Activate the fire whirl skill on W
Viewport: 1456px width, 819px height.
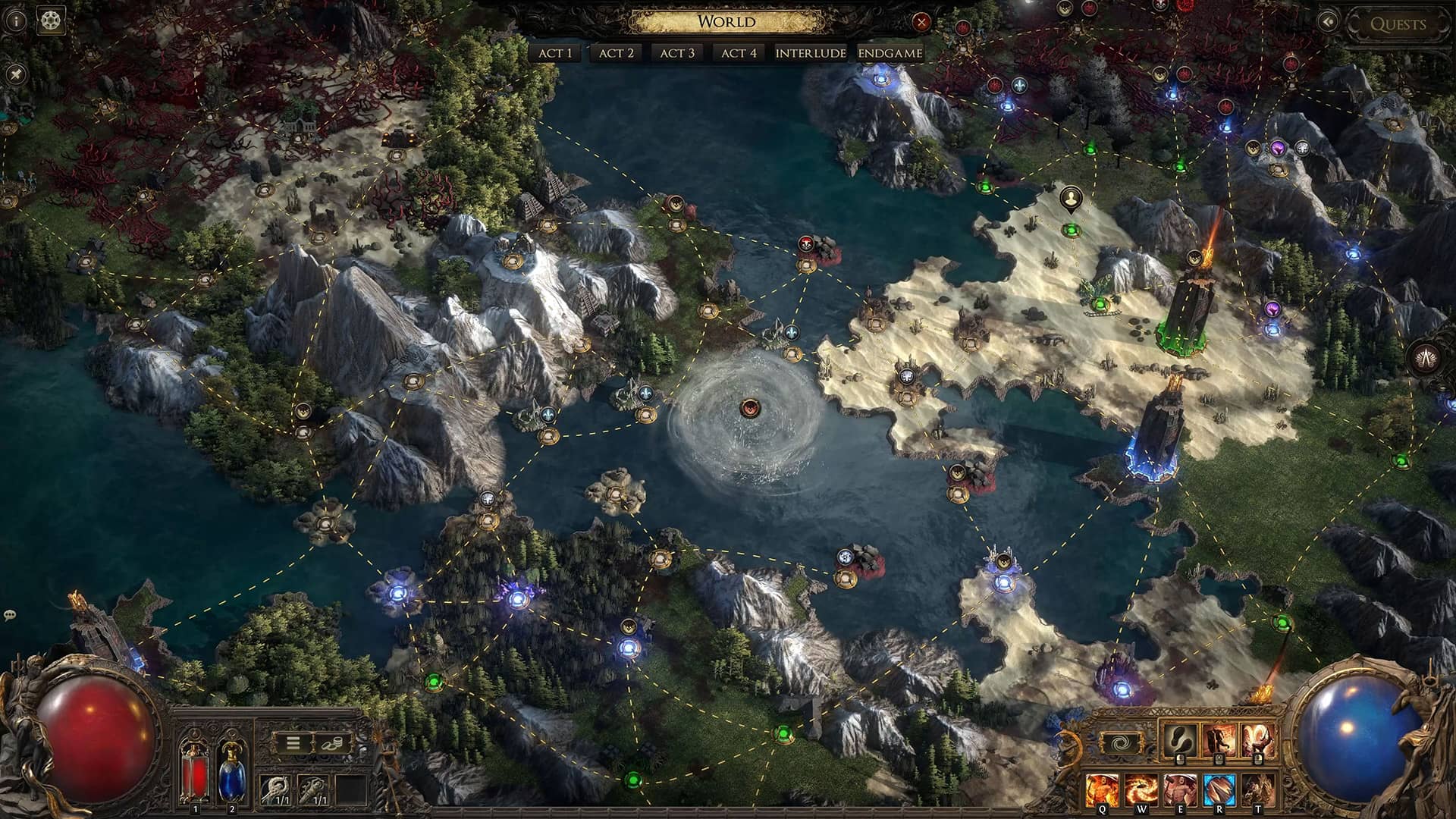tap(1141, 790)
